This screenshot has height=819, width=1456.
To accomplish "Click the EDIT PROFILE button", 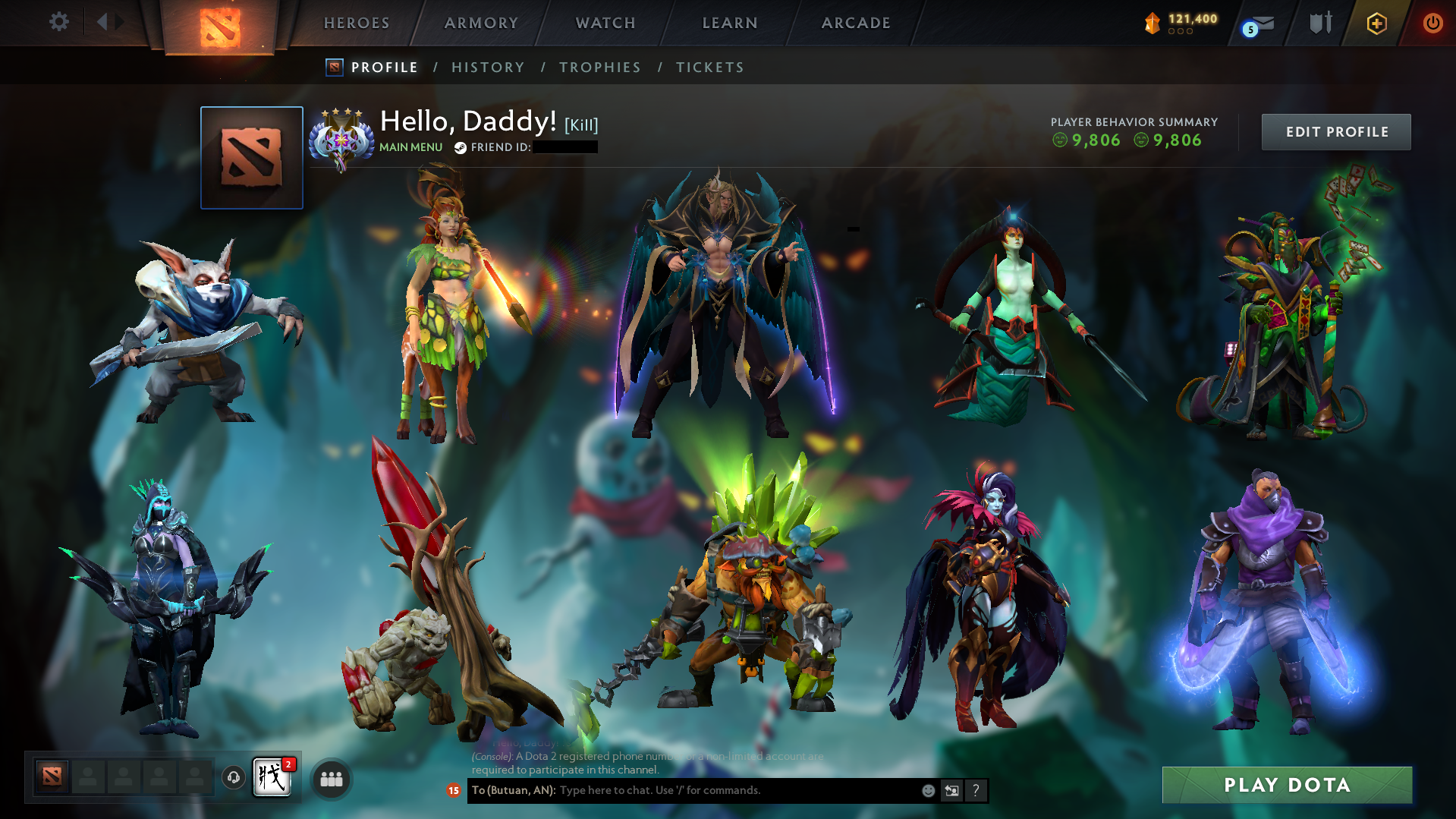I will pyautogui.click(x=1335, y=131).
